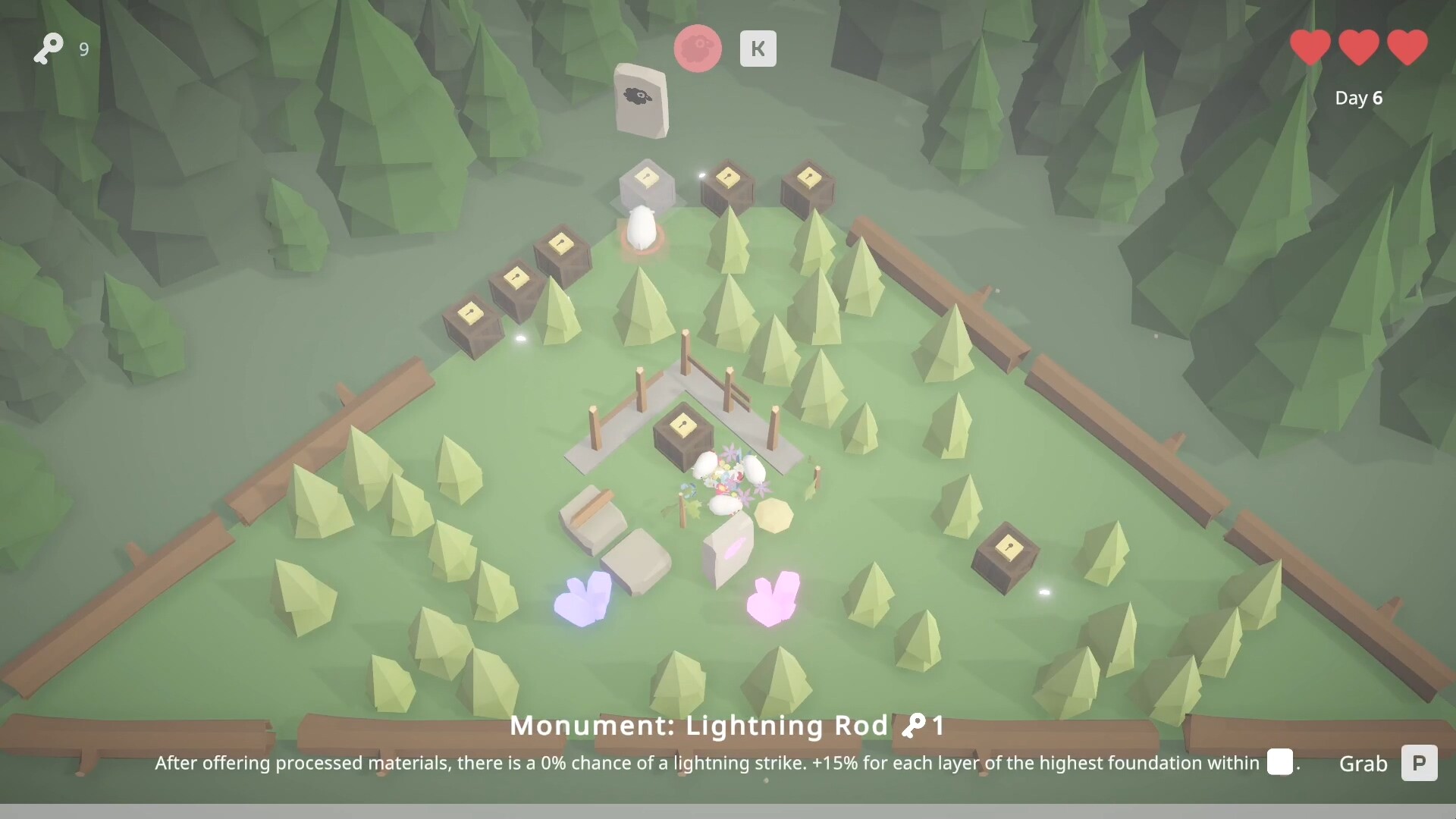The width and height of the screenshot is (1456, 819).
Task: Select the red sheep status icon
Action: (x=697, y=48)
